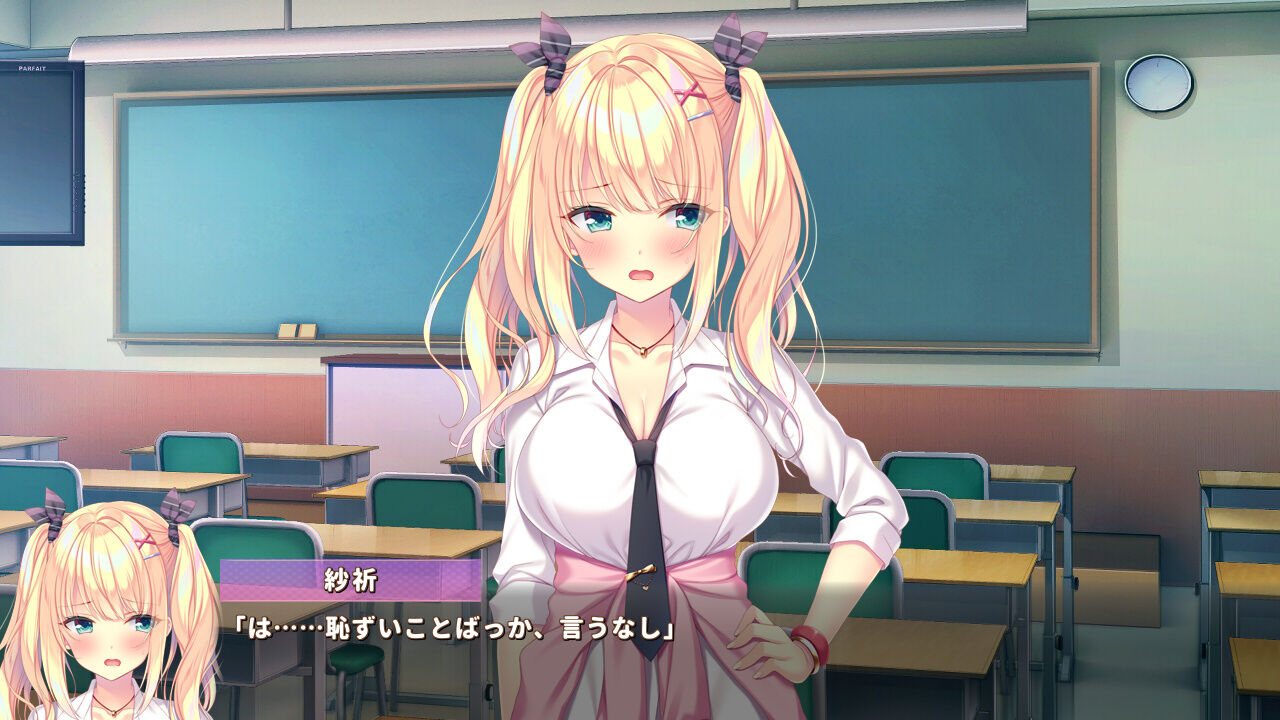
Task: Click the chalk eraser on the blackboard tray
Action: [296, 330]
